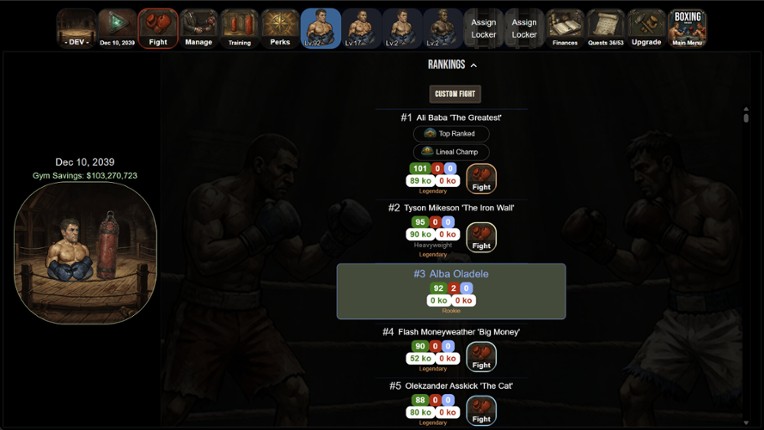Select the Lv 17 boxer portrait
764x430 pixels.
pyautogui.click(x=362, y=28)
